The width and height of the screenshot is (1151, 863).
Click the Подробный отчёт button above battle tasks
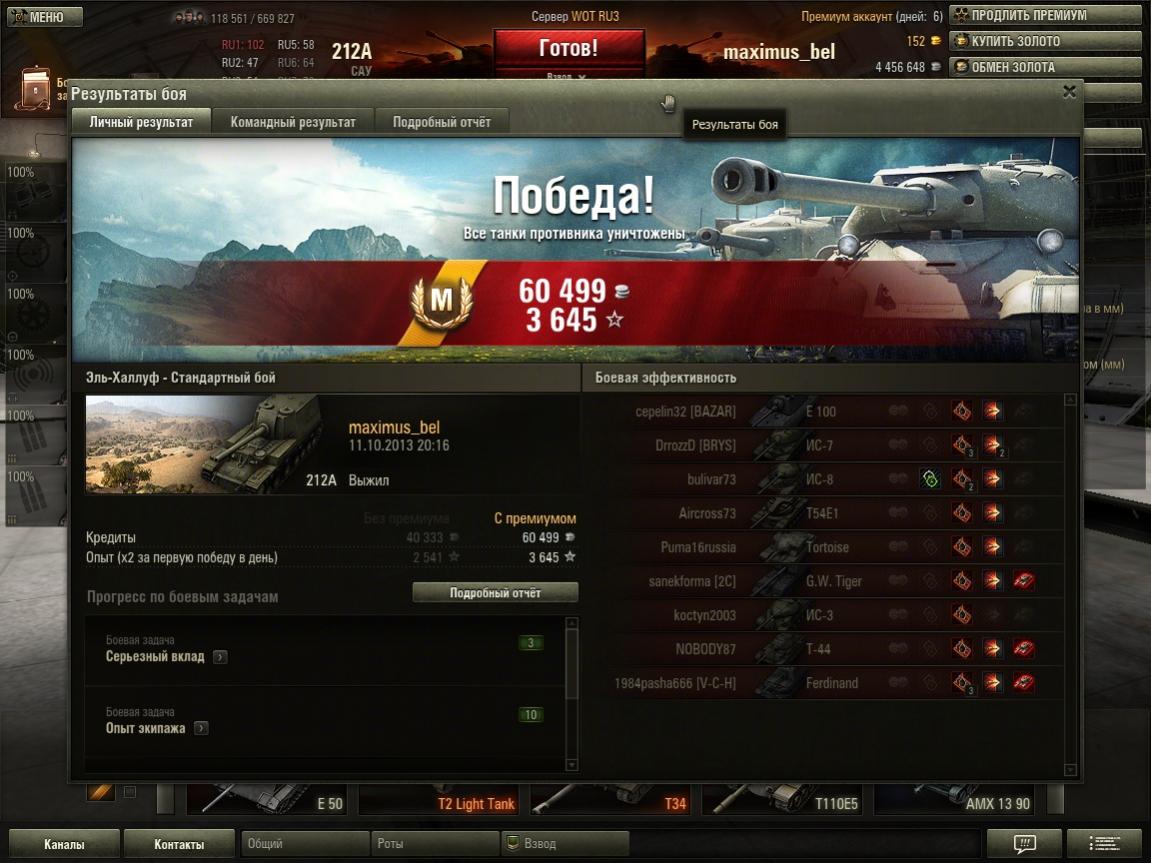coord(495,593)
